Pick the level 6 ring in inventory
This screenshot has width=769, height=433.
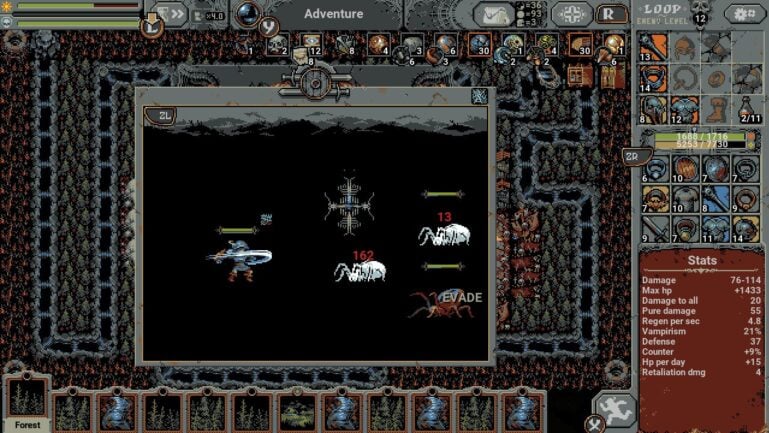(x=653, y=169)
